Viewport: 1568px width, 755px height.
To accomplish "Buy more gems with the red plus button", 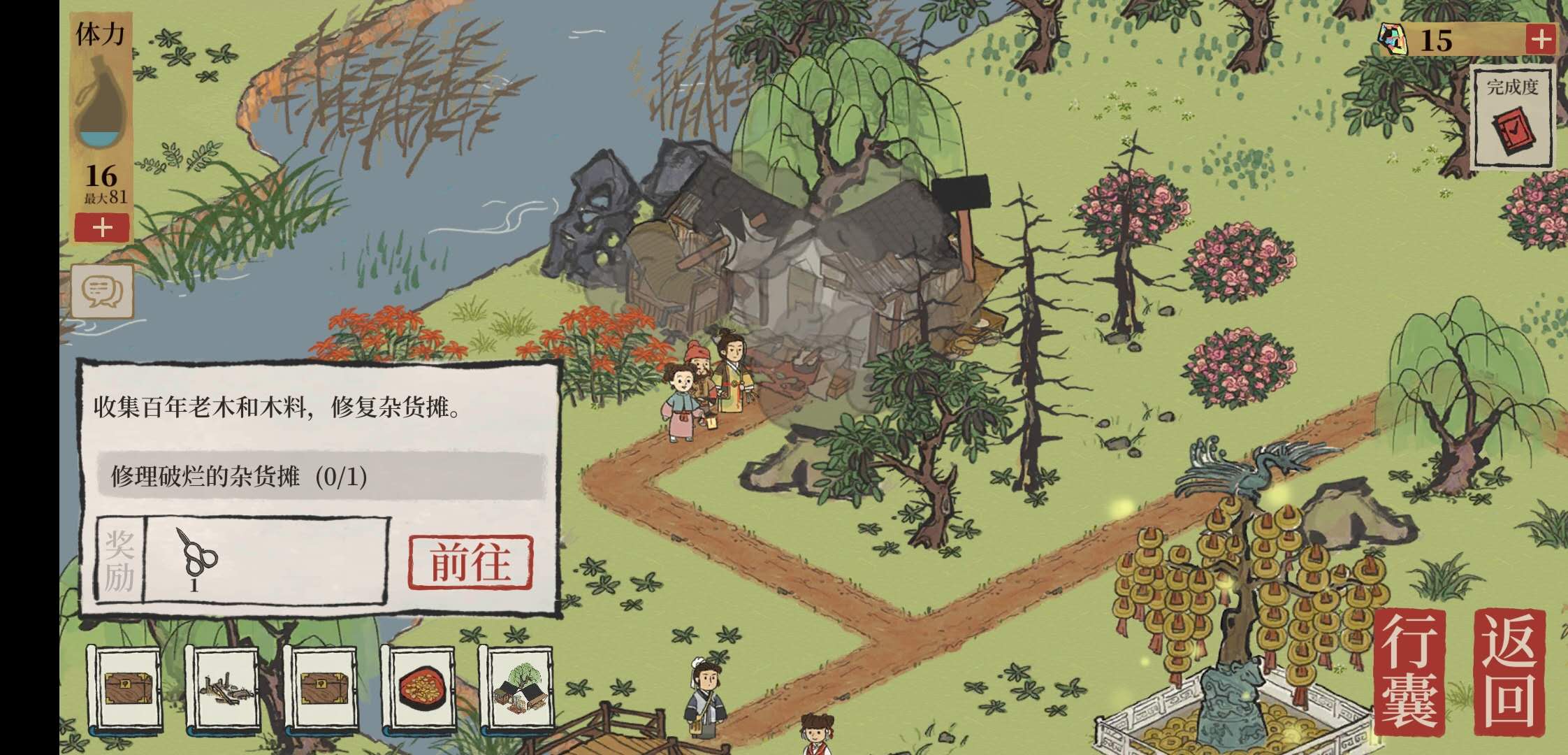I will [1541, 39].
